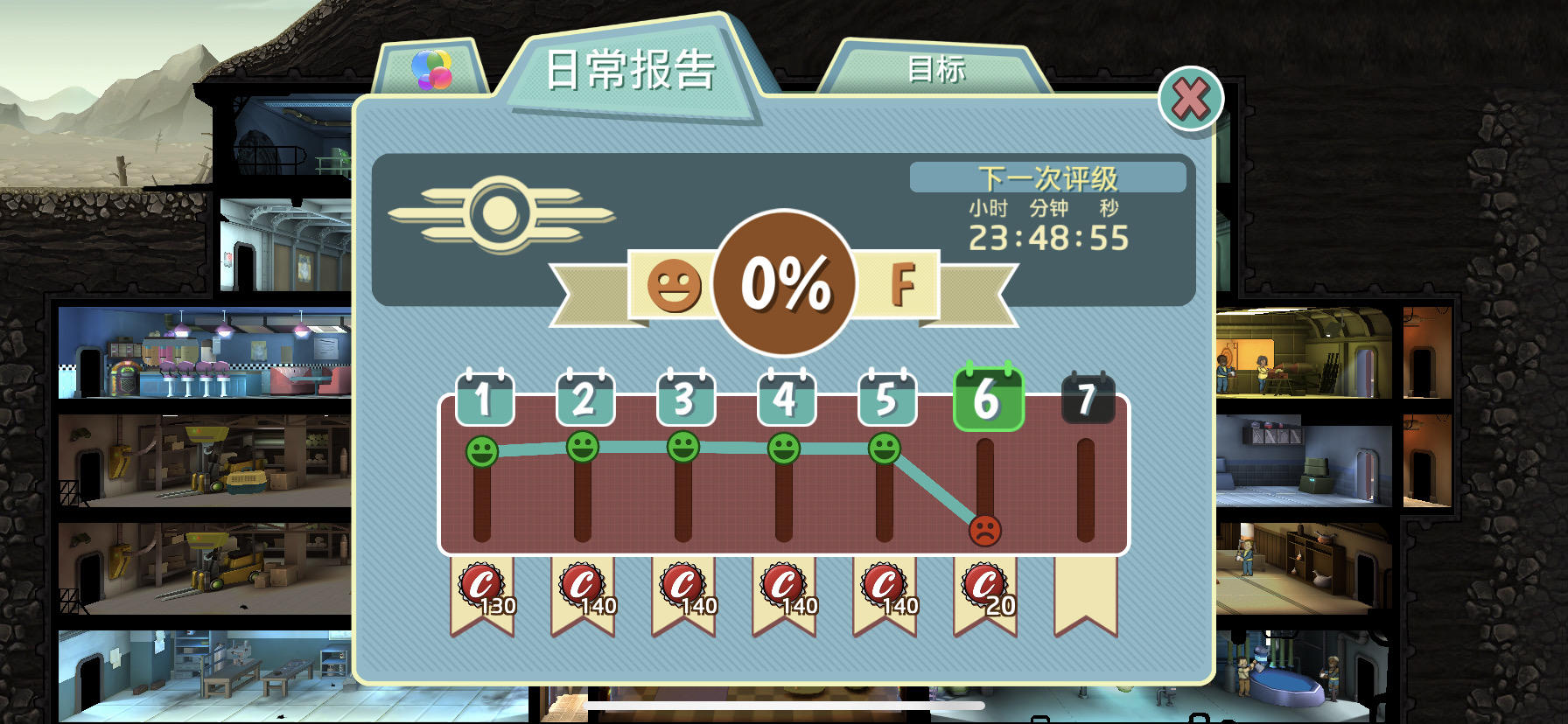Viewport: 1568px width, 724px height.
Task: Click the smiley face happiness icon
Action: click(x=675, y=285)
